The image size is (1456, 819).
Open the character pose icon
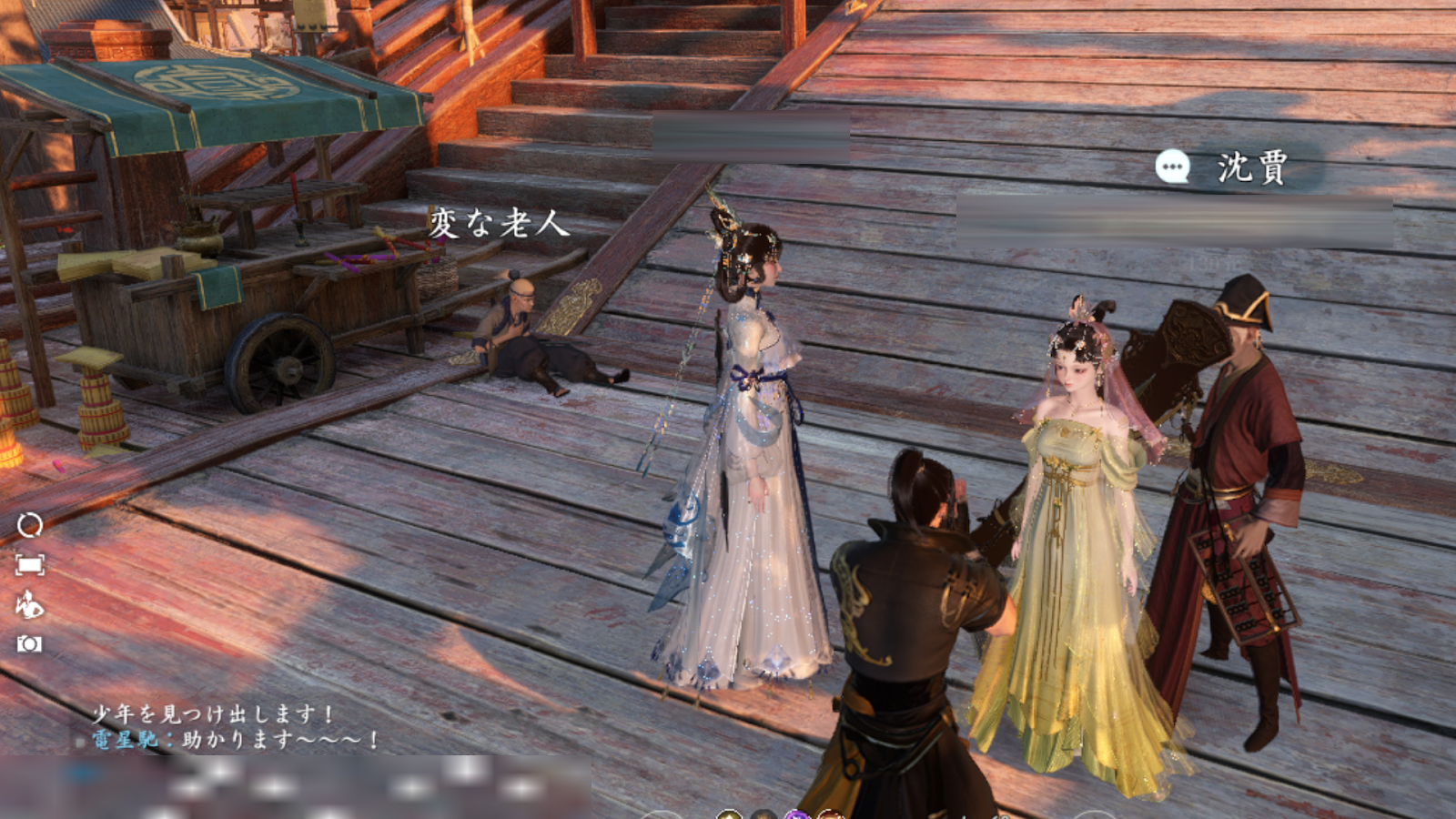29,604
